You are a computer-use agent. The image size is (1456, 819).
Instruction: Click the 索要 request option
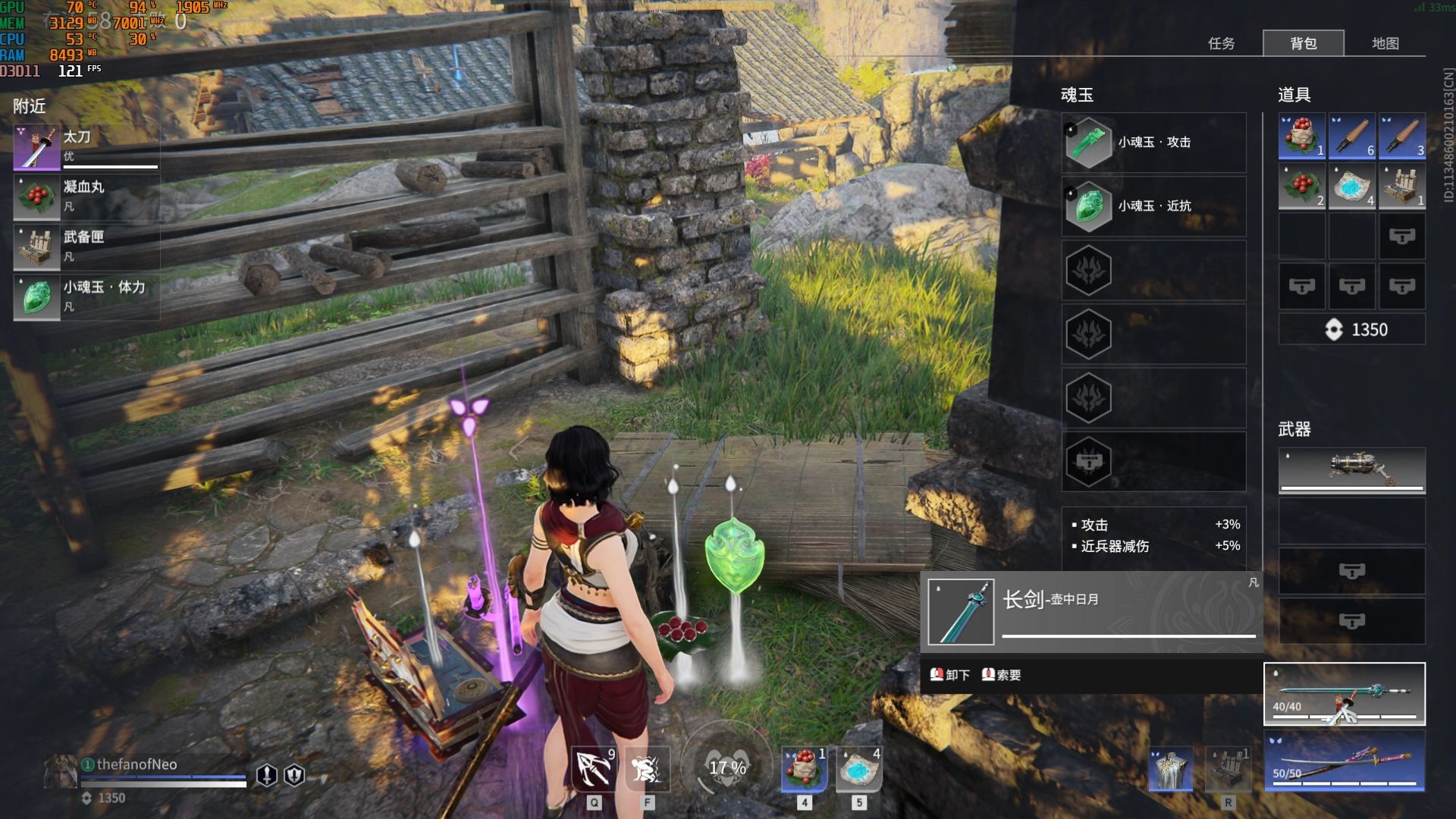(x=1002, y=675)
